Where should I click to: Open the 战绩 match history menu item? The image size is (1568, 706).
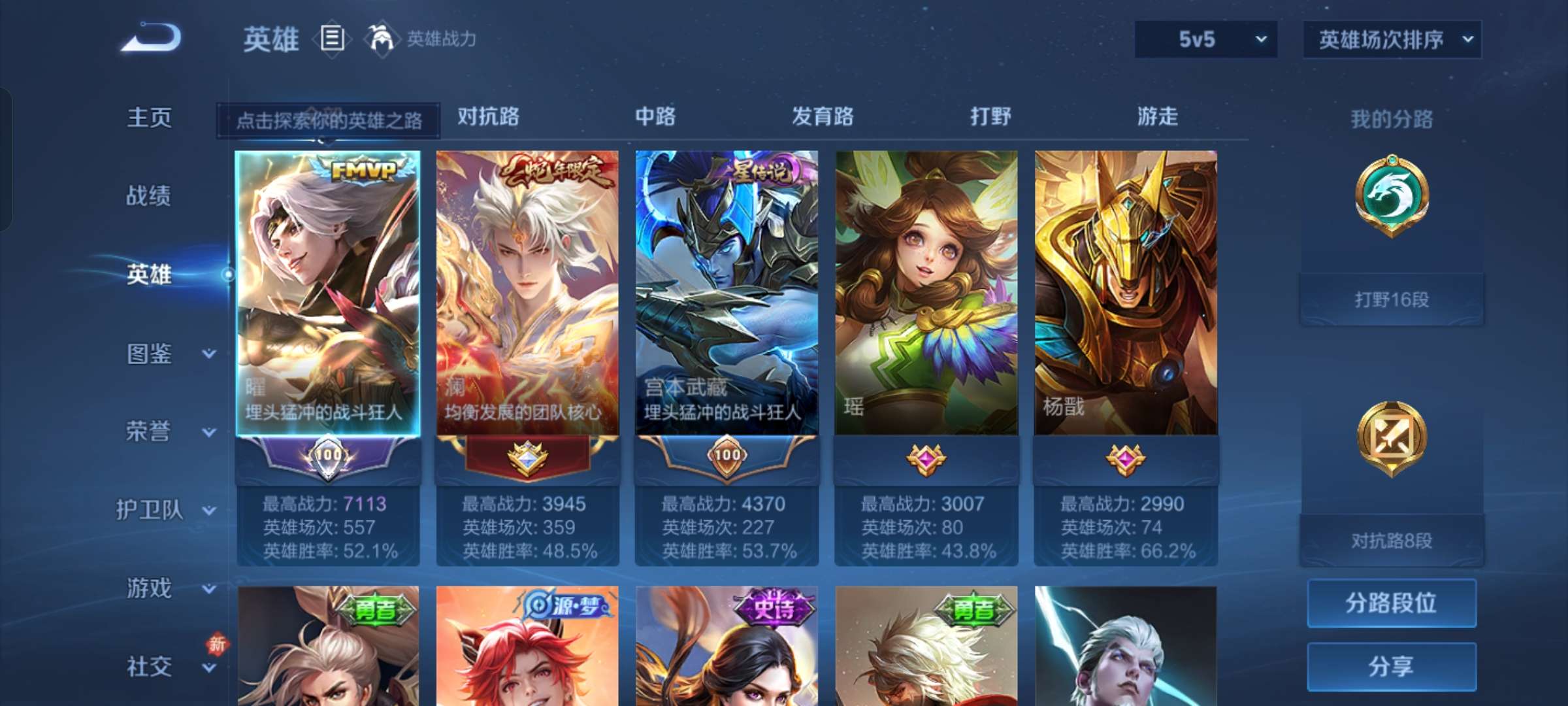[x=150, y=196]
